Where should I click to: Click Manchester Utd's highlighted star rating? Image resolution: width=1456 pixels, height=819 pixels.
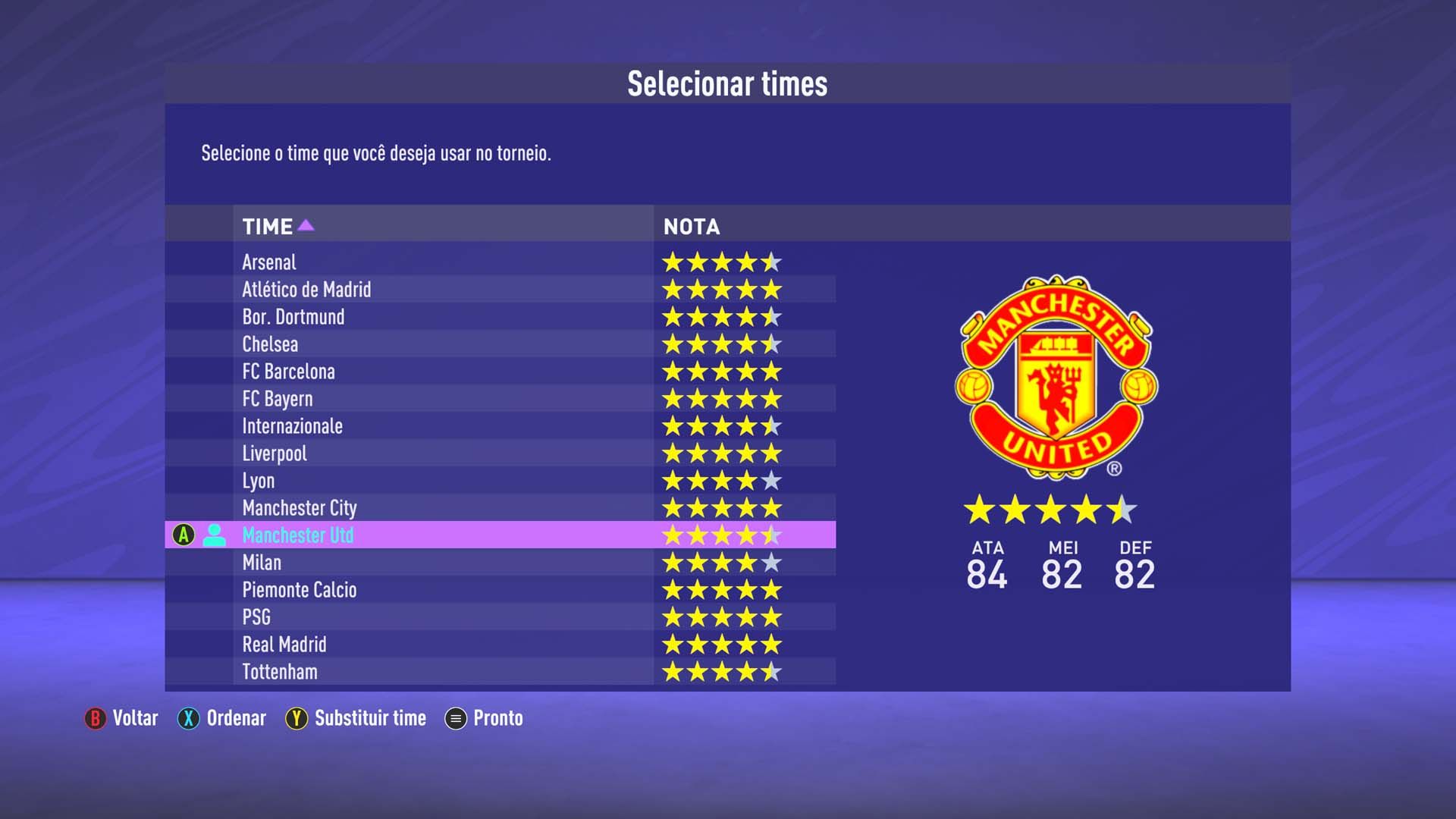click(720, 535)
